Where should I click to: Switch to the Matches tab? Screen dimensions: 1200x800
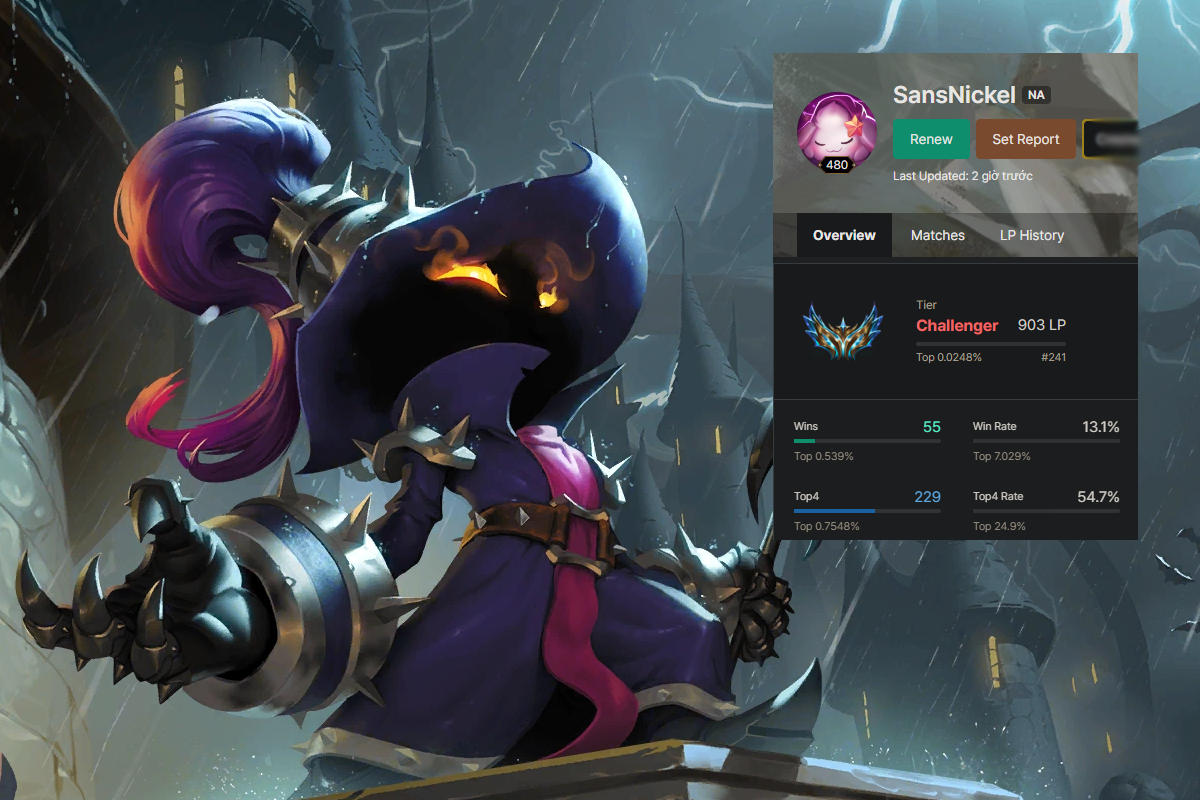[x=937, y=235]
